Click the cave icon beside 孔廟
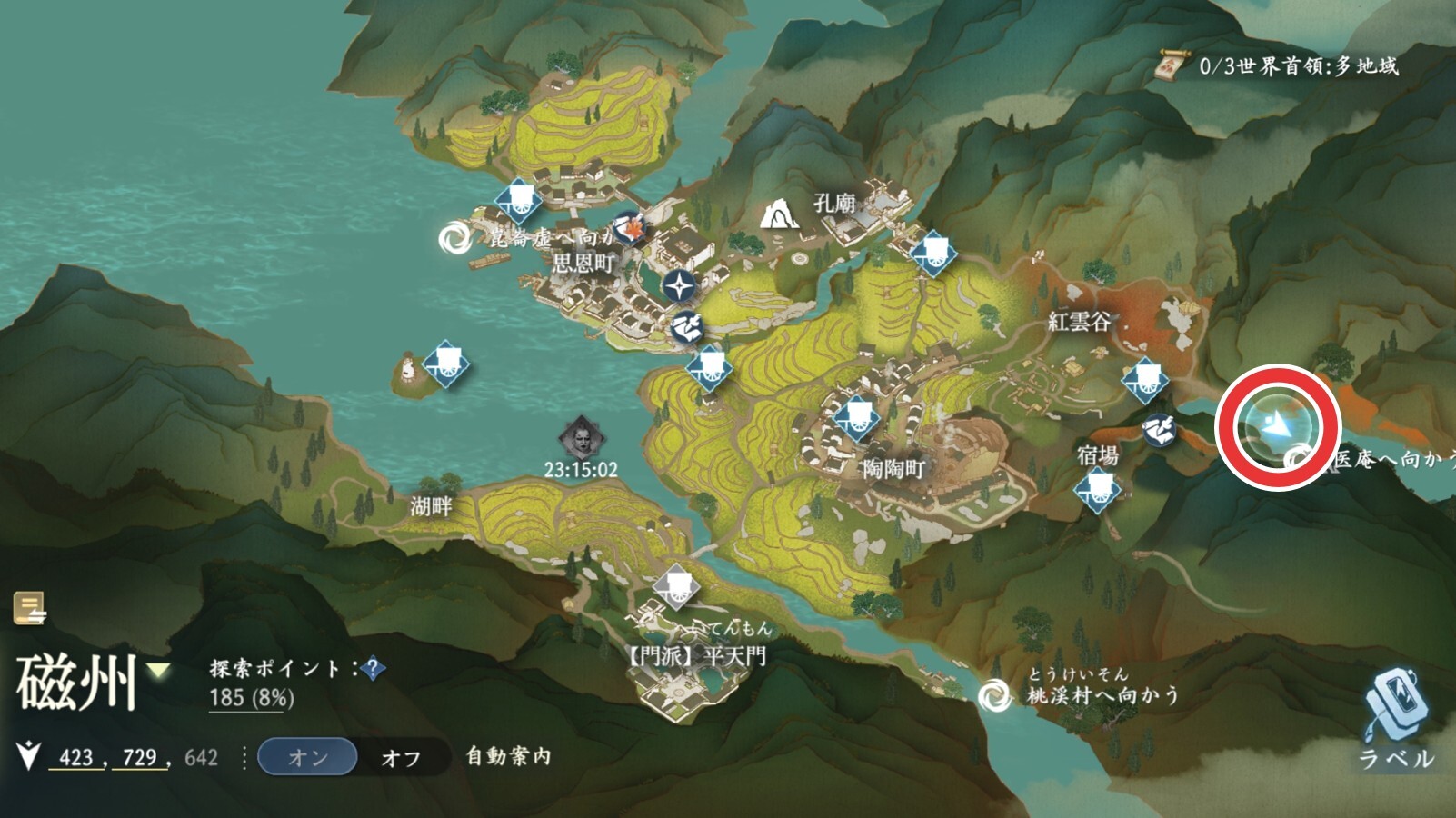The image size is (1456, 818). click(778, 214)
